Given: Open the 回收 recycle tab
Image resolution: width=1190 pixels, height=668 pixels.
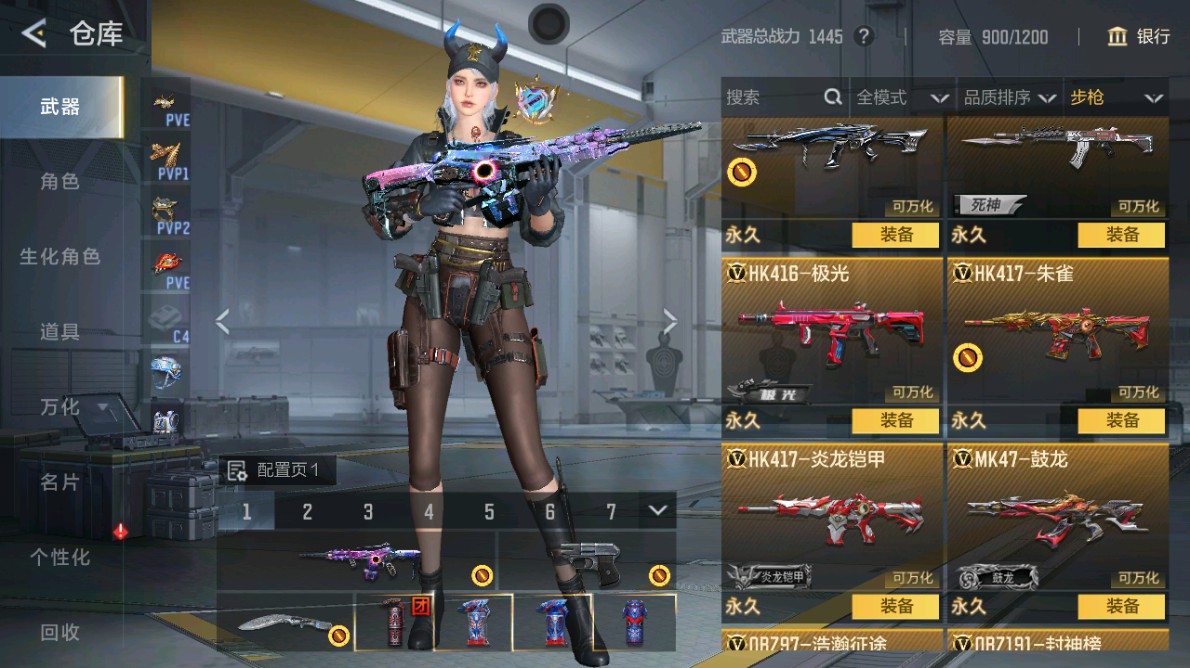Looking at the screenshot, I should click(x=60, y=632).
